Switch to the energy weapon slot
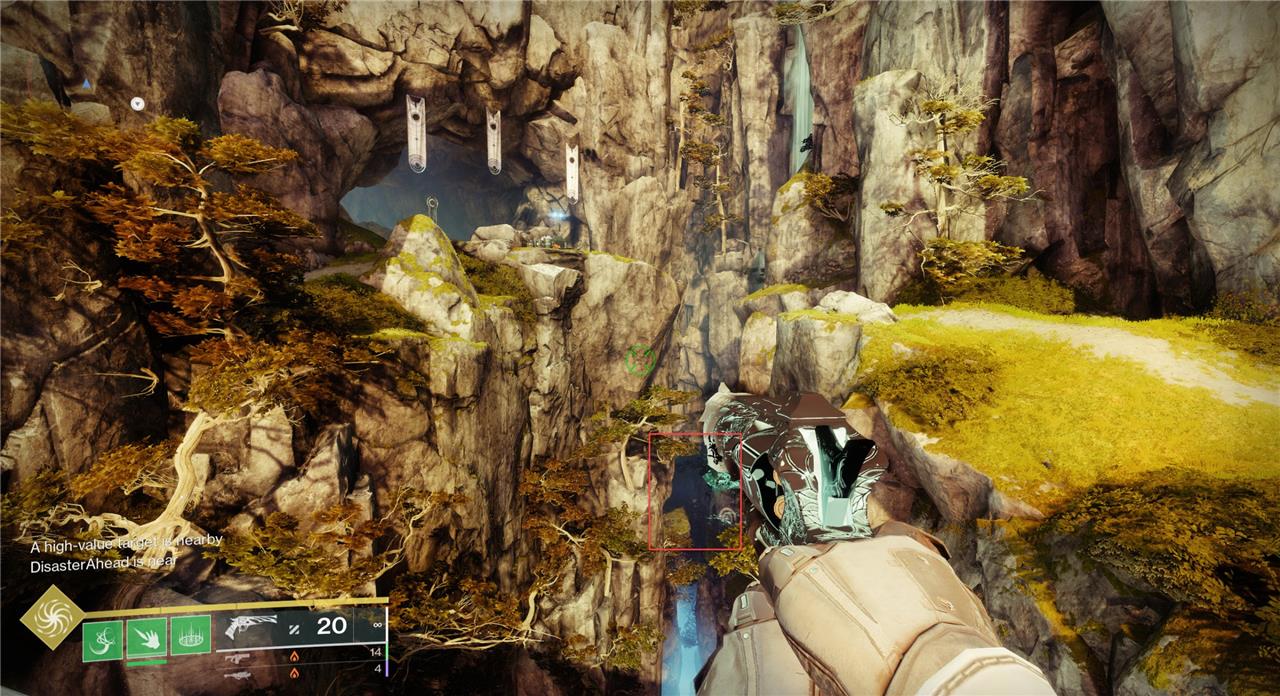 coord(237,657)
